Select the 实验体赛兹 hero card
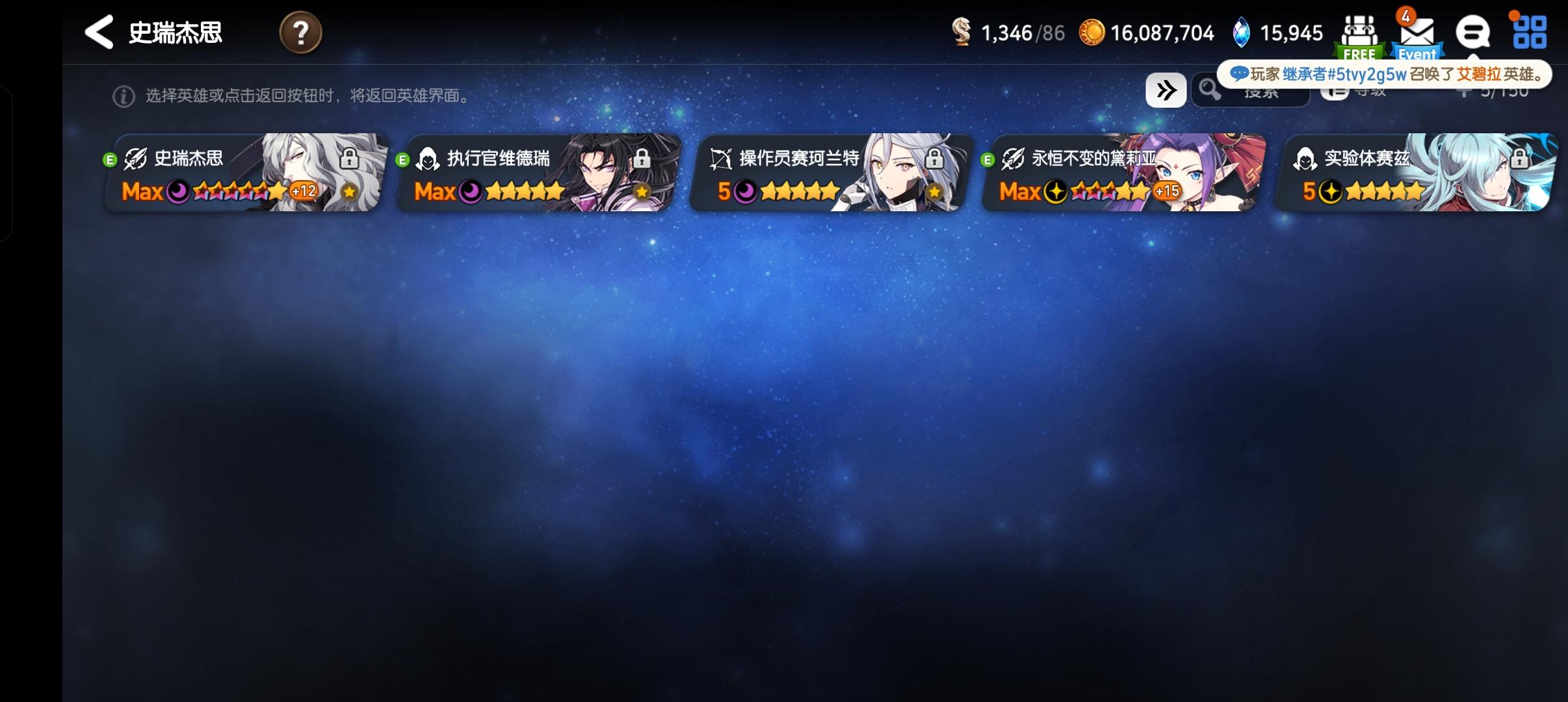 tap(1422, 172)
